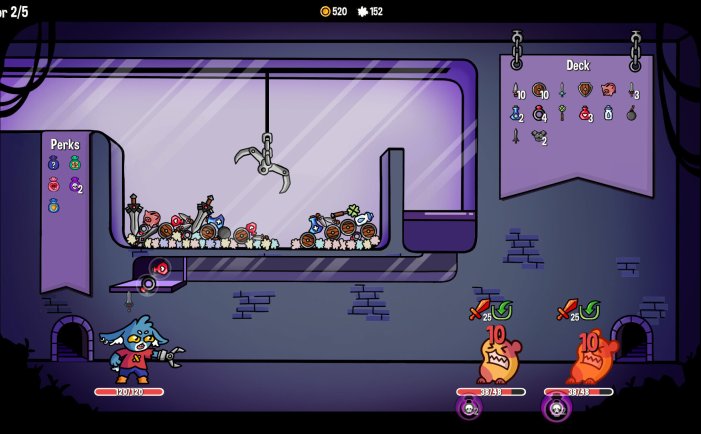Select the dagger with count 10
Screen dimensions: 701x434
coord(516,90)
